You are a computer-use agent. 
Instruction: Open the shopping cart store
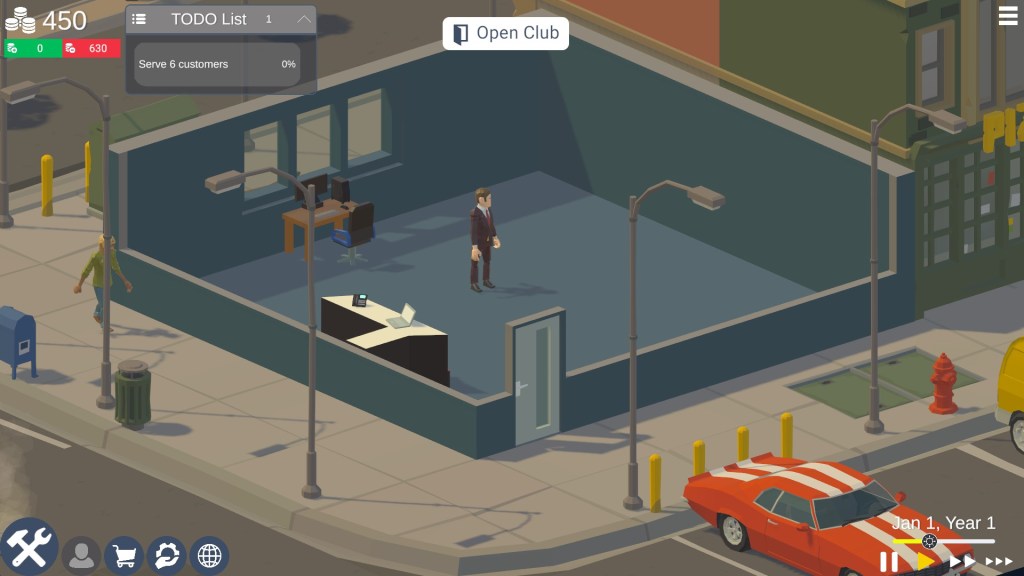tap(125, 556)
